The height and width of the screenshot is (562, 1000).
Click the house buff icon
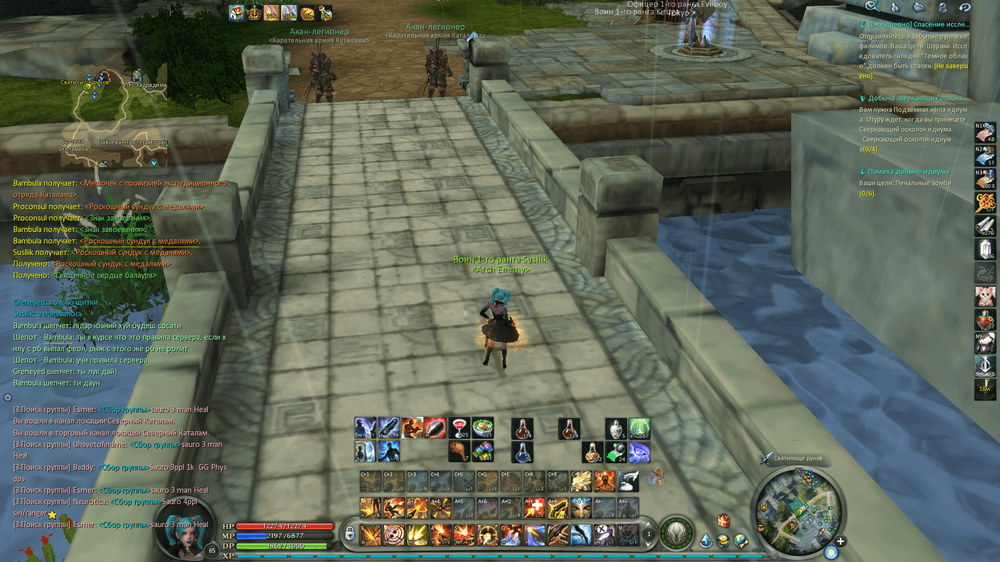click(237, 13)
